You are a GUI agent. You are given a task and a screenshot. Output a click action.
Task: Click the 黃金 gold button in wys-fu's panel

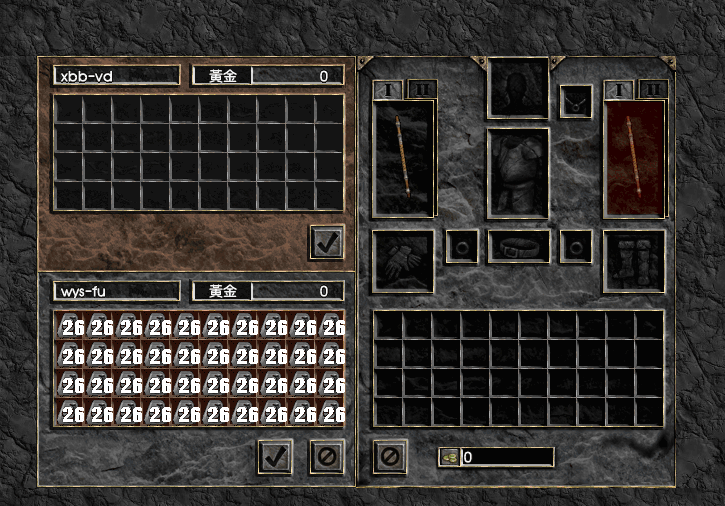222,291
